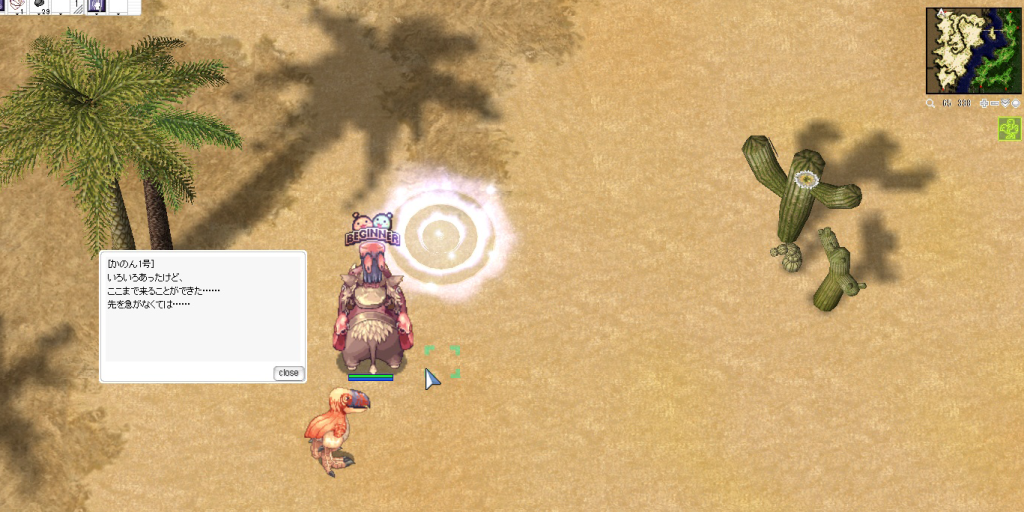Use the dark stone item with count 29

pos(41,6)
